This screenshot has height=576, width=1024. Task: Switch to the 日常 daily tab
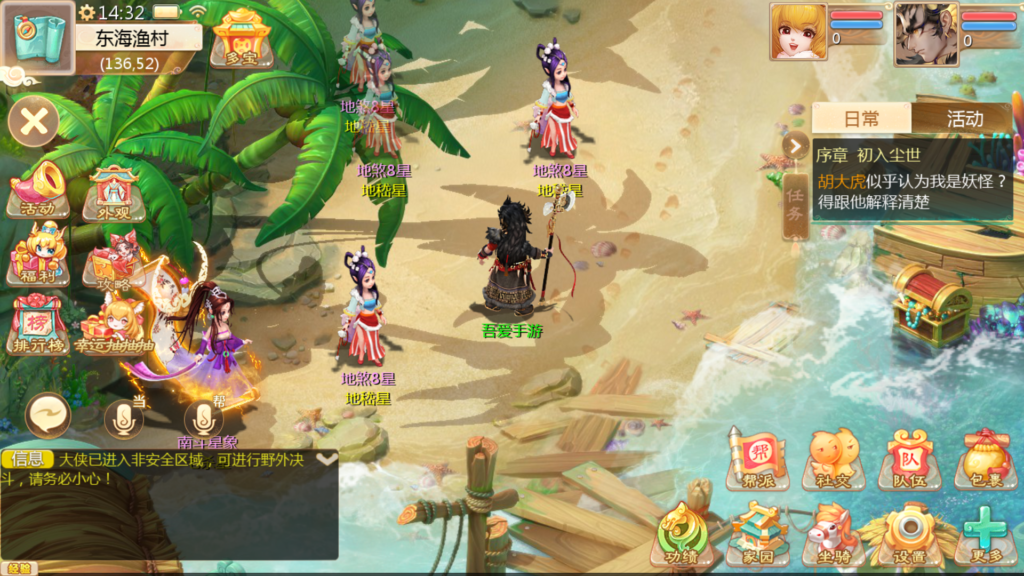[861, 118]
